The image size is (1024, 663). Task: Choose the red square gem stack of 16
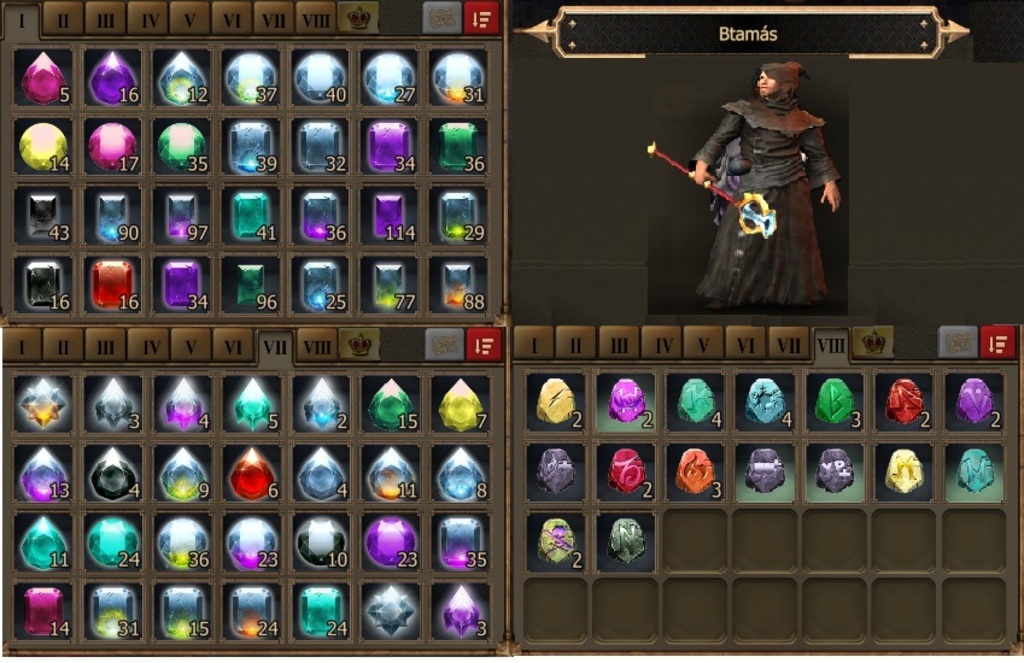[x=112, y=284]
